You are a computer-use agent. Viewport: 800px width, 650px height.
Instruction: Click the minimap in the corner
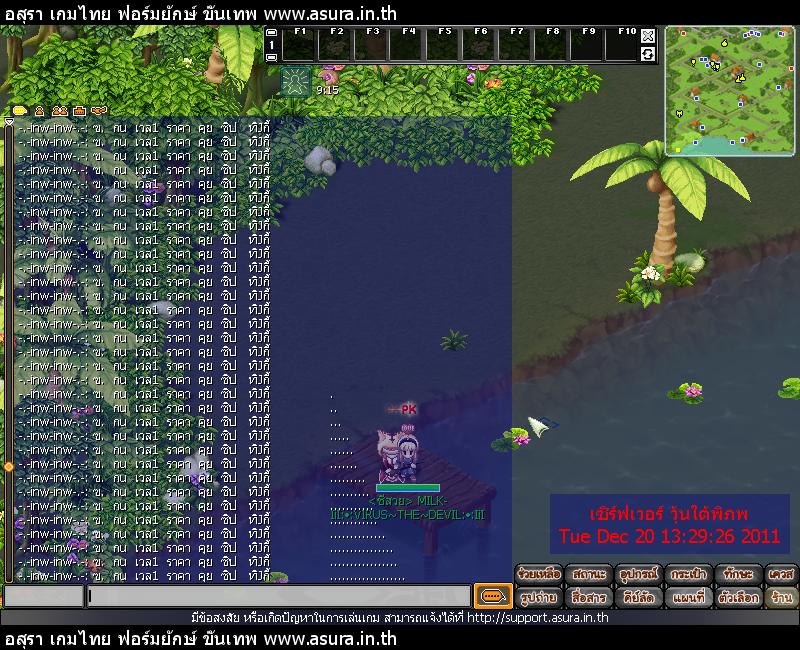pyautogui.click(x=728, y=91)
